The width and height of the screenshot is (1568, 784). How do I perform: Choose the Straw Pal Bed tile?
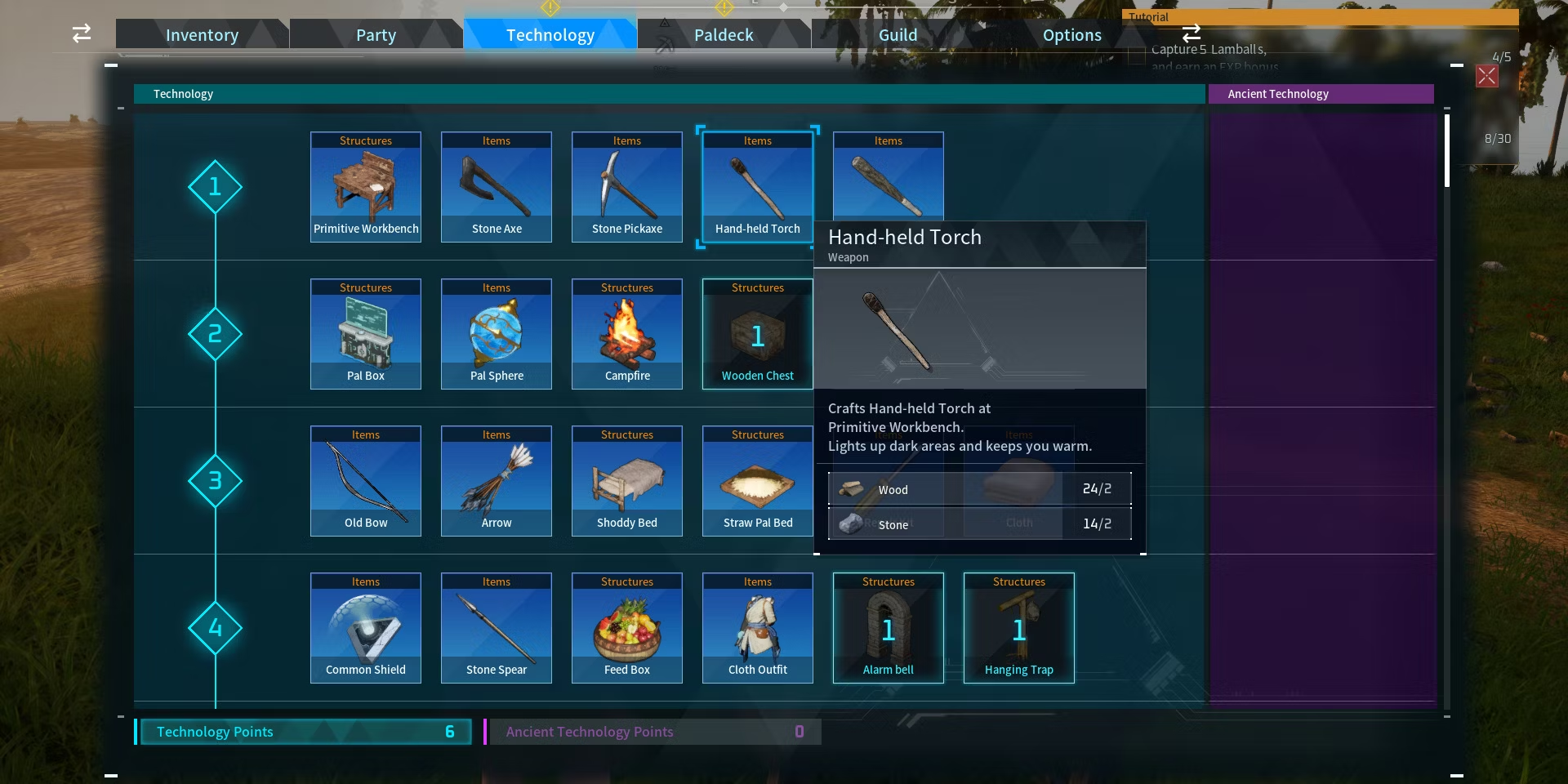coord(758,481)
